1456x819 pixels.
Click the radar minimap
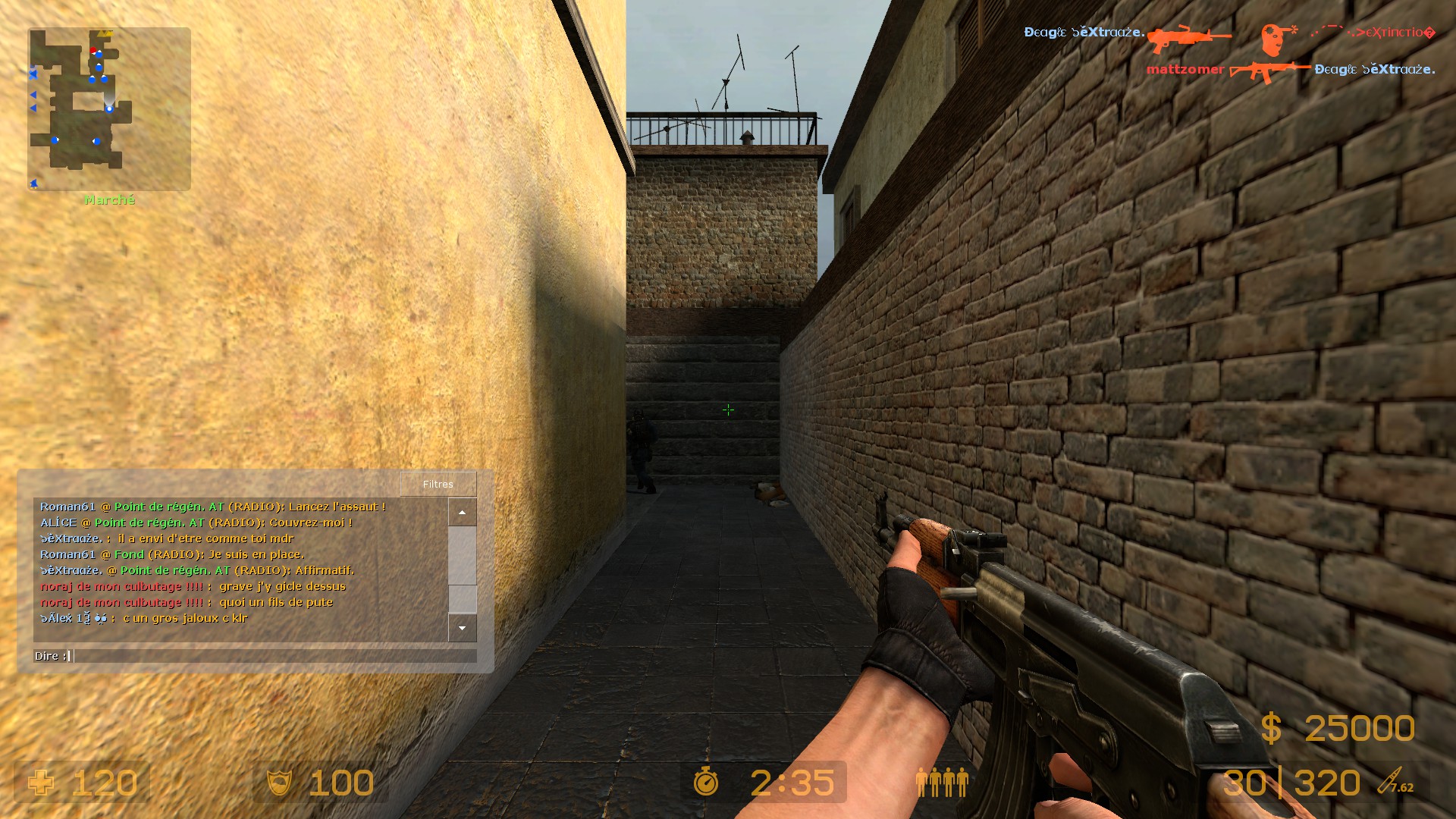pos(109,109)
